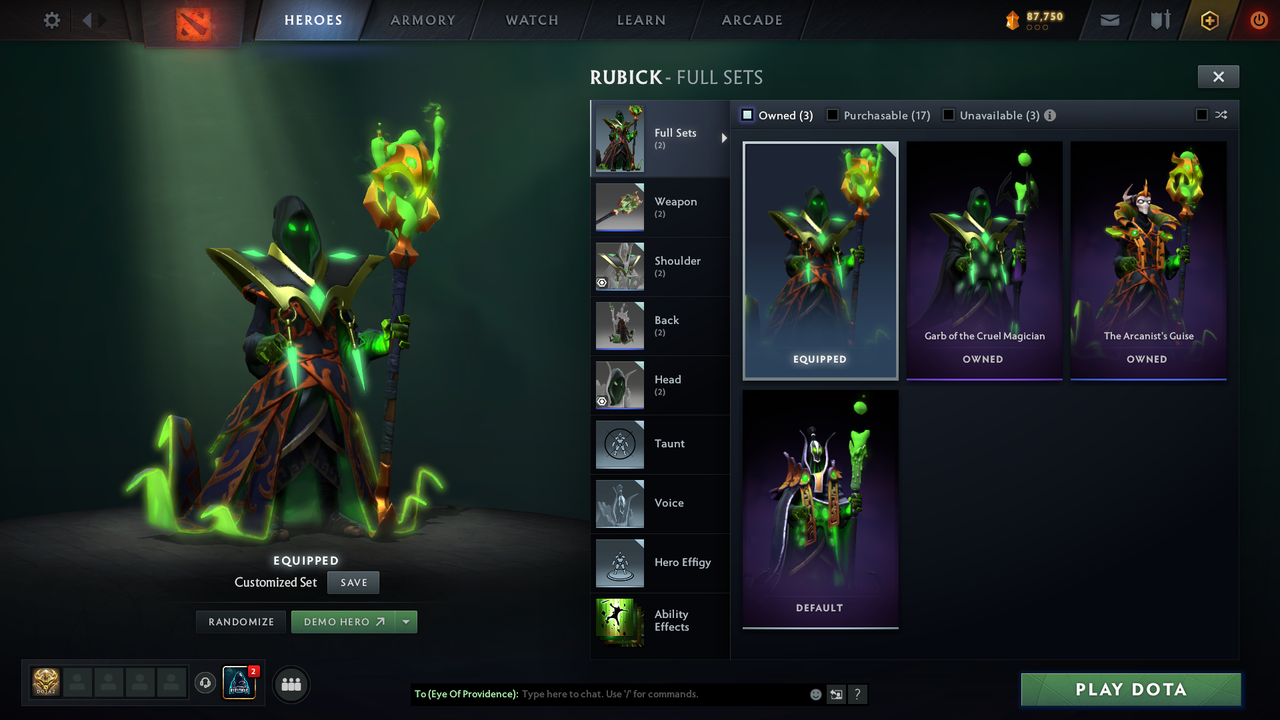Check the Unavailable items filter

(947, 115)
